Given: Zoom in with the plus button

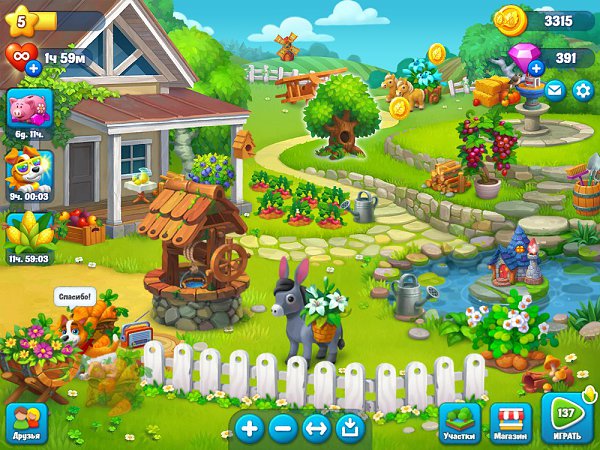Looking at the screenshot, I should (x=249, y=429).
